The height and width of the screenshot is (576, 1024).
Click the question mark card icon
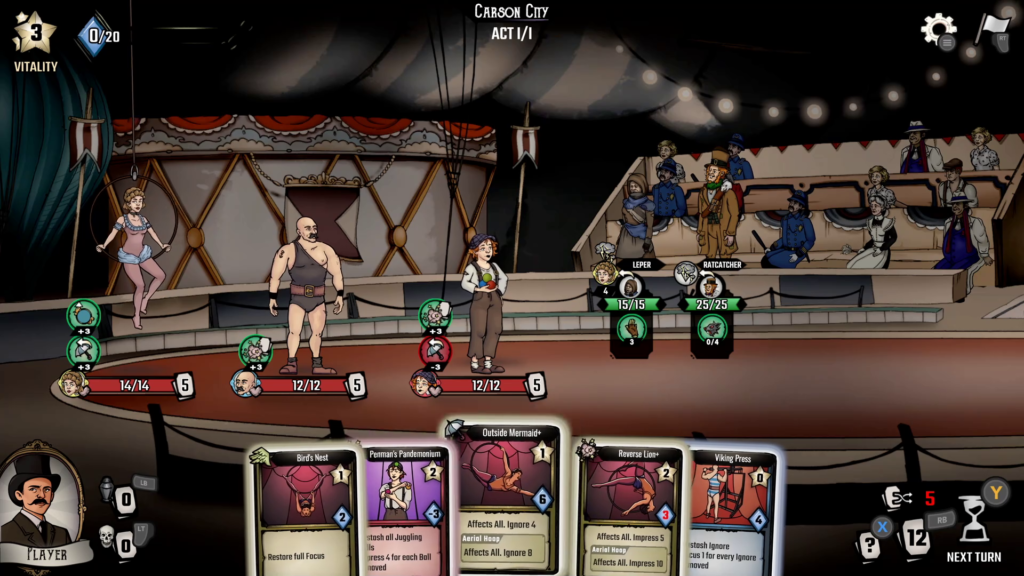pos(869,545)
